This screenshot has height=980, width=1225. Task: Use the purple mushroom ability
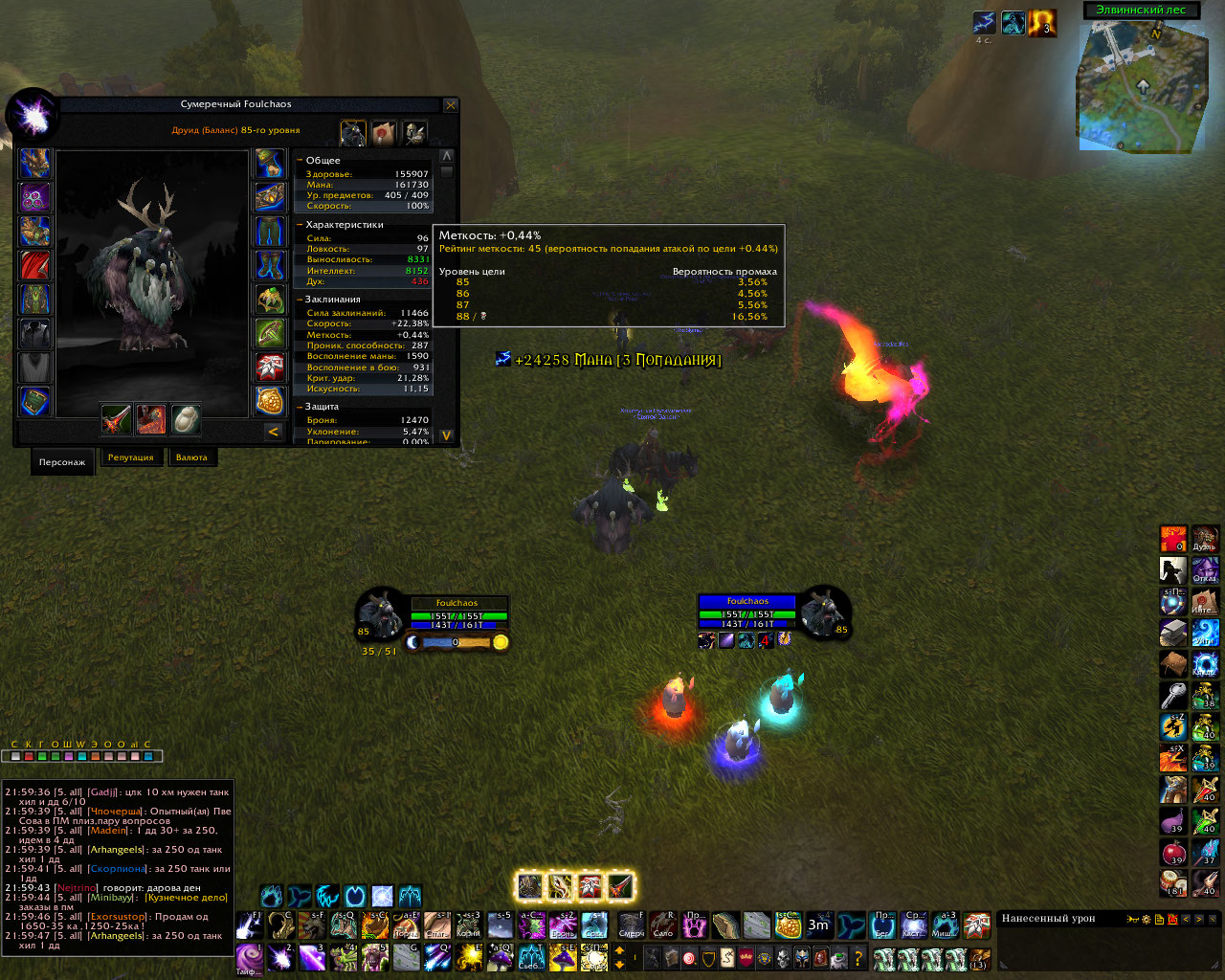1173,821
